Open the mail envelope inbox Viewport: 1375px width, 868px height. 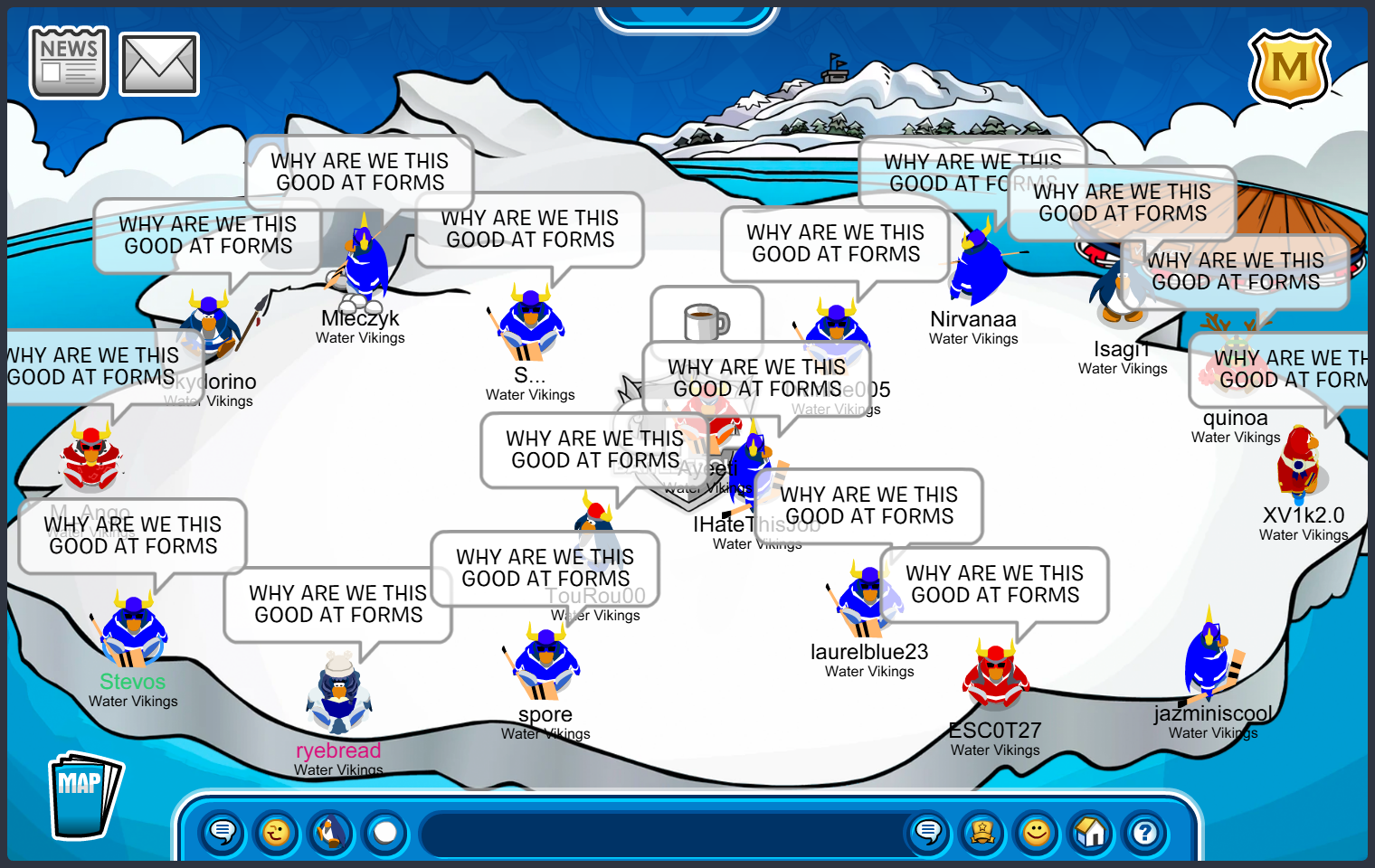click(x=159, y=64)
